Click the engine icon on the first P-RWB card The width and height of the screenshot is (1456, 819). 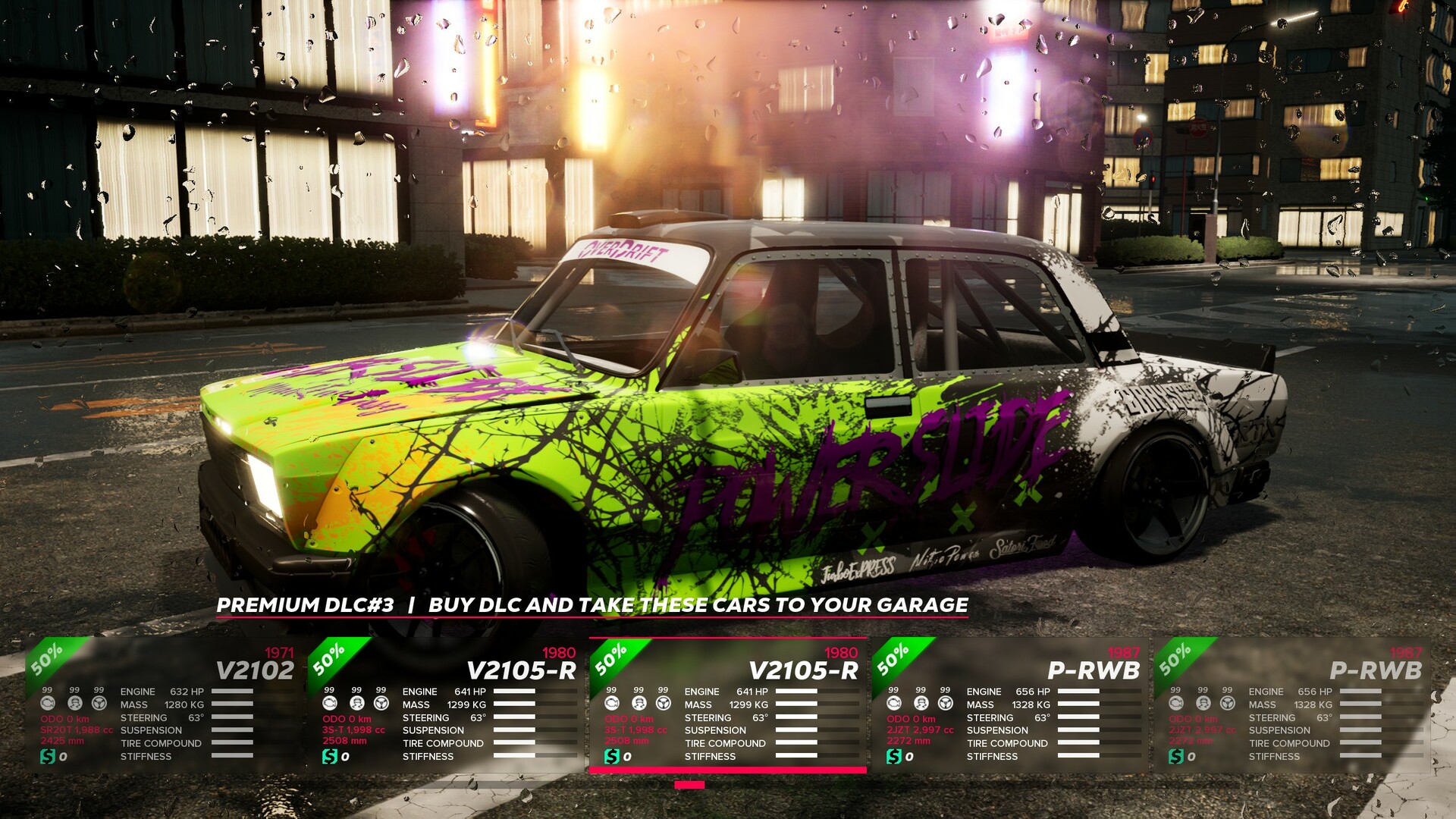click(x=893, y=704)
